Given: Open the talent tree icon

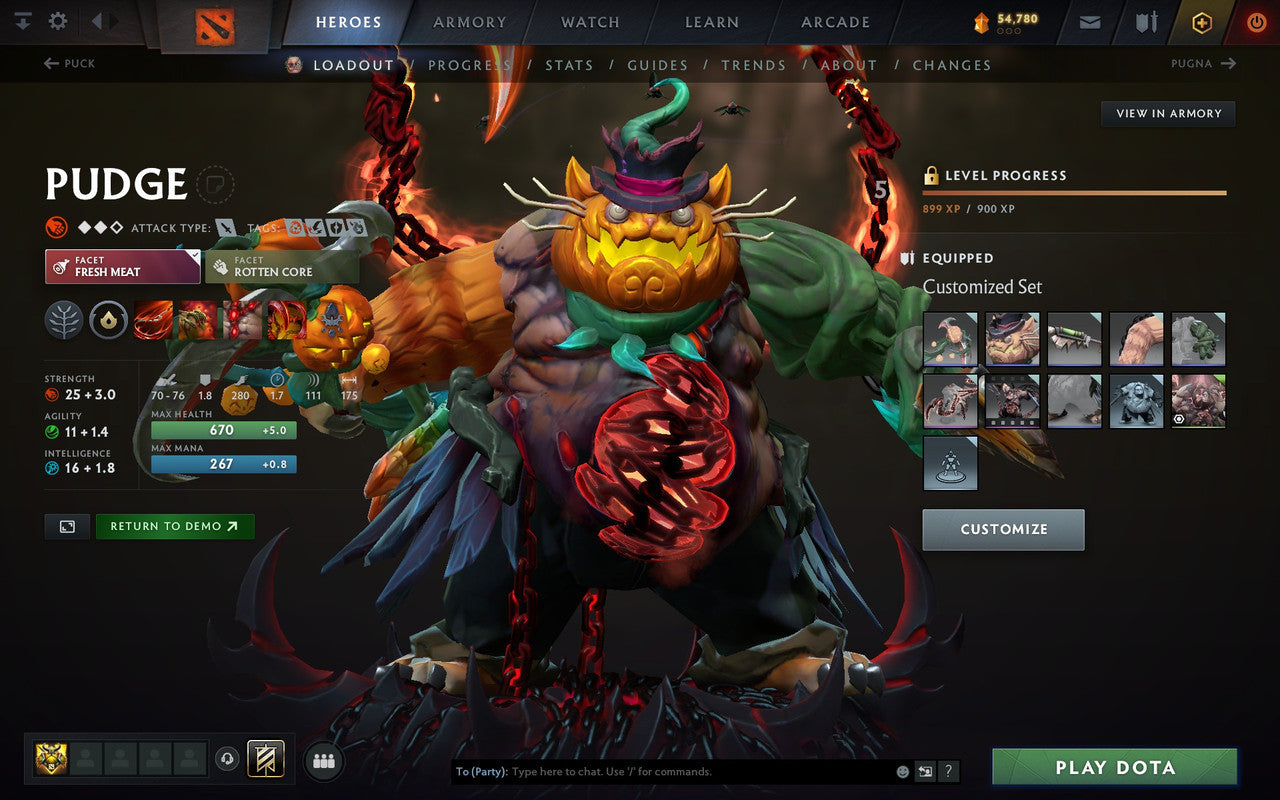Looking at the screenshot, I should coord(66,320).
